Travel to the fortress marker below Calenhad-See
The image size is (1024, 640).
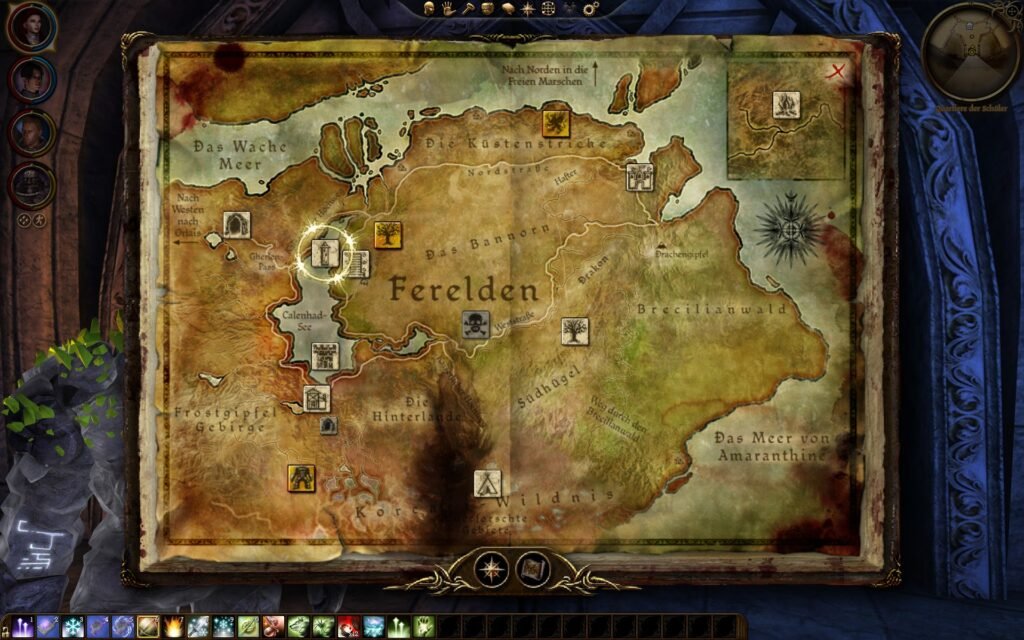(325, 356)
